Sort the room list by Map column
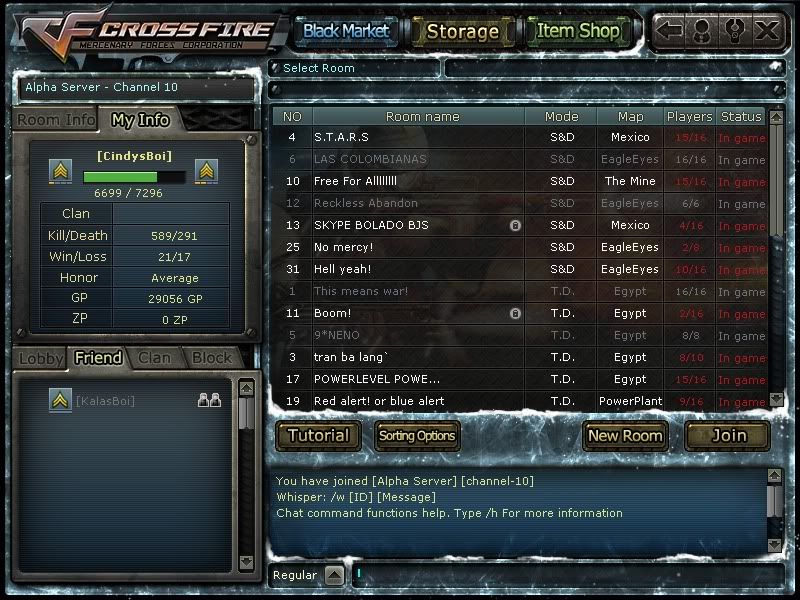800x600 pixels. point(630,117)
